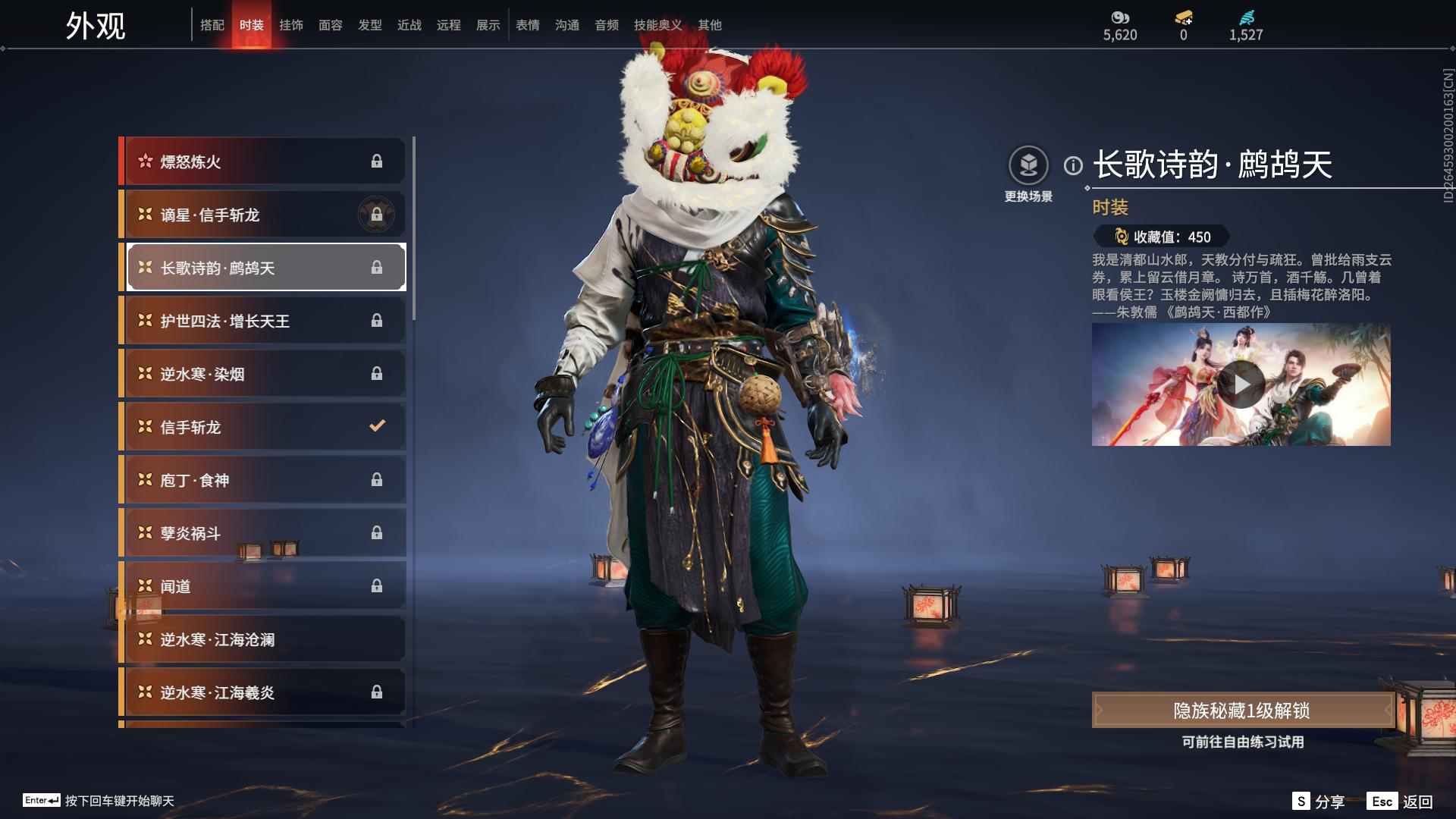Open the 近战 melee tab
The image size is (1456, 819).
[x=409, y=25]
